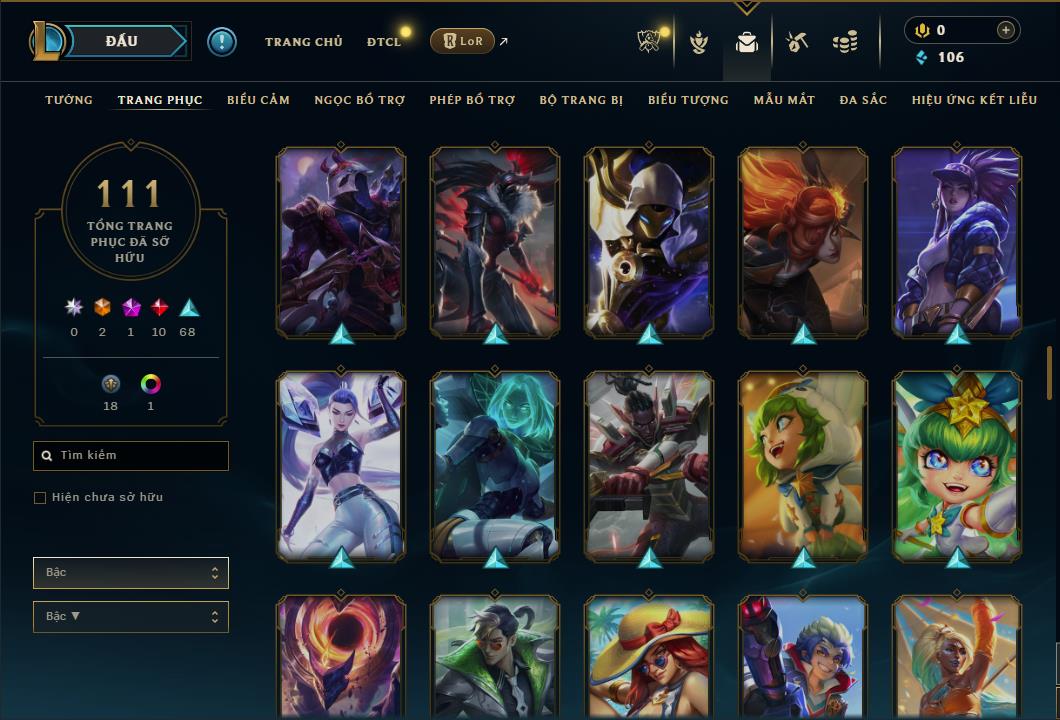1060x720 pixels.
Task: Open the collection backpack icon
Action: point(747,42)
